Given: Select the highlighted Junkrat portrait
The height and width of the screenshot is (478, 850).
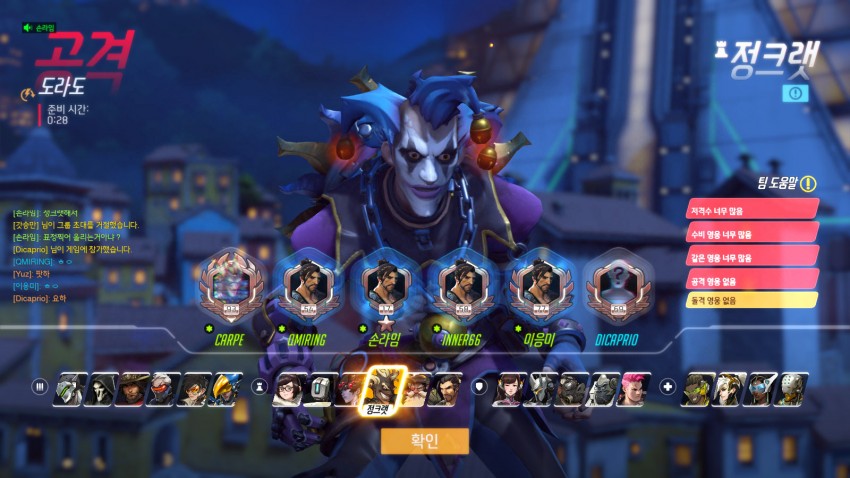Looking at the screenshot, I should pos(380,386).
